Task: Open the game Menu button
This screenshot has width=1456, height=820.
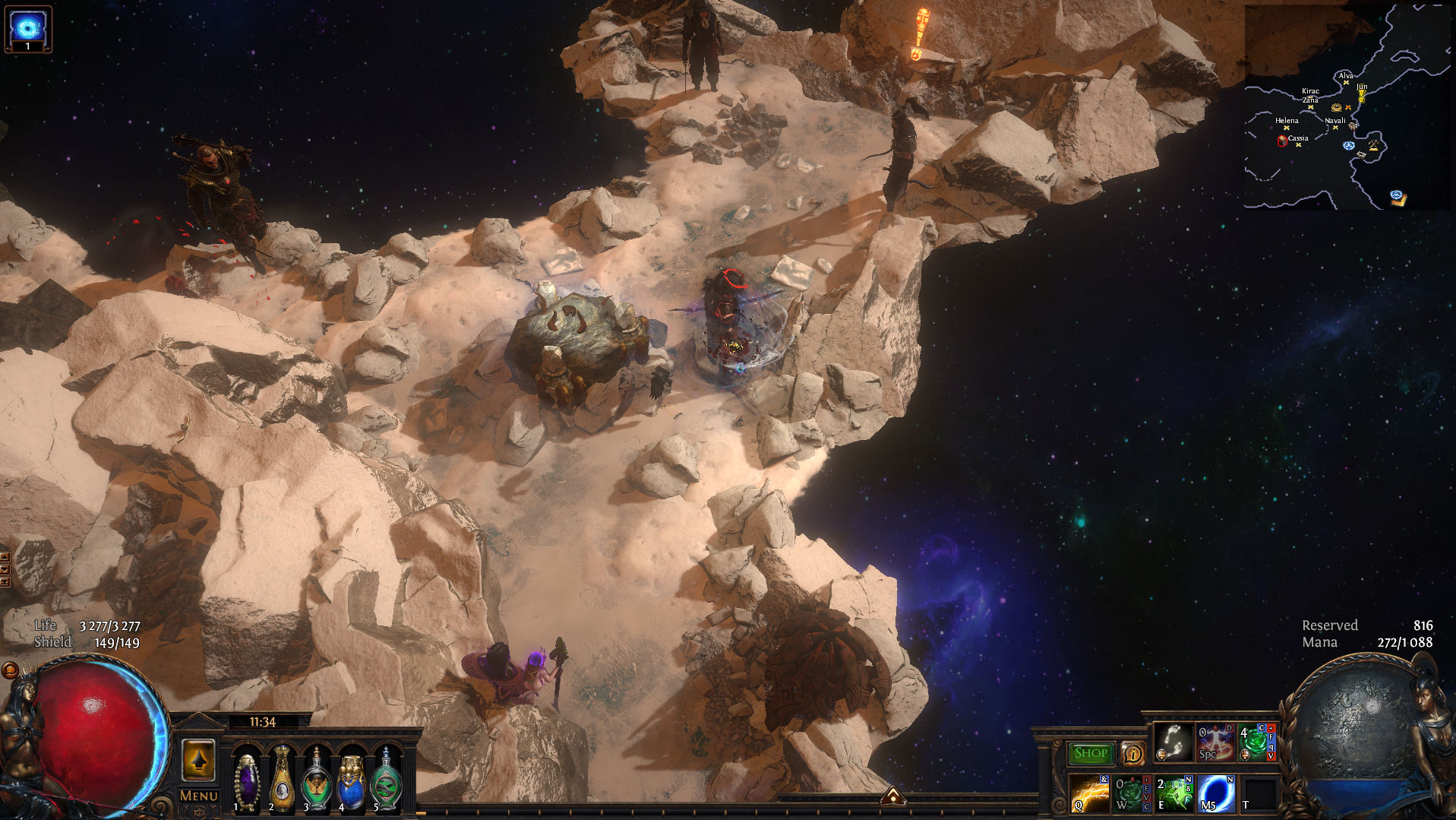Action: pos(198,796)
